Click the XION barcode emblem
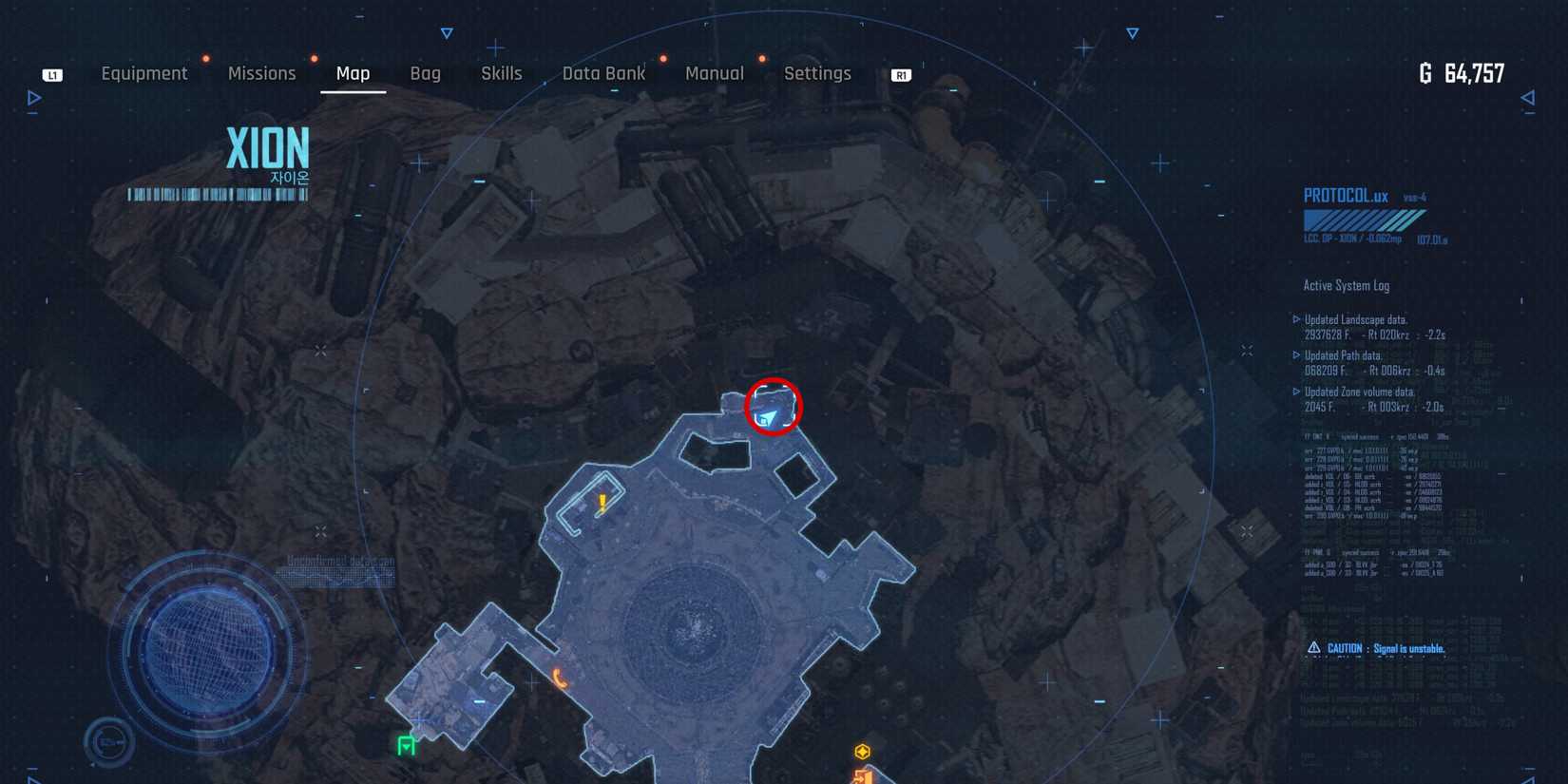Viewport: 1568px width, 784px height. point(217,197)
